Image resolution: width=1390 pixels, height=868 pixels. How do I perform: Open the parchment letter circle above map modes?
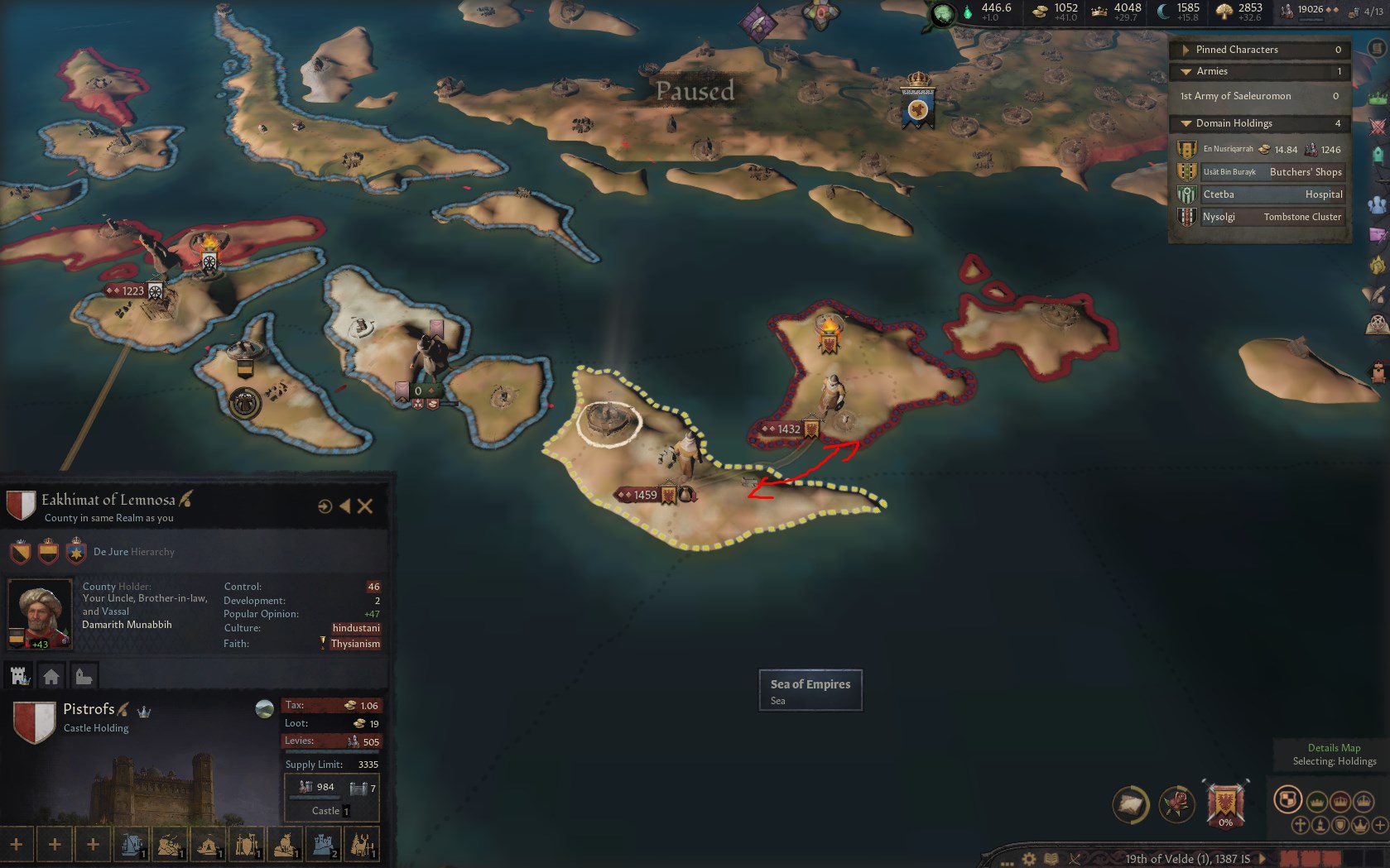click(1132, 802)
